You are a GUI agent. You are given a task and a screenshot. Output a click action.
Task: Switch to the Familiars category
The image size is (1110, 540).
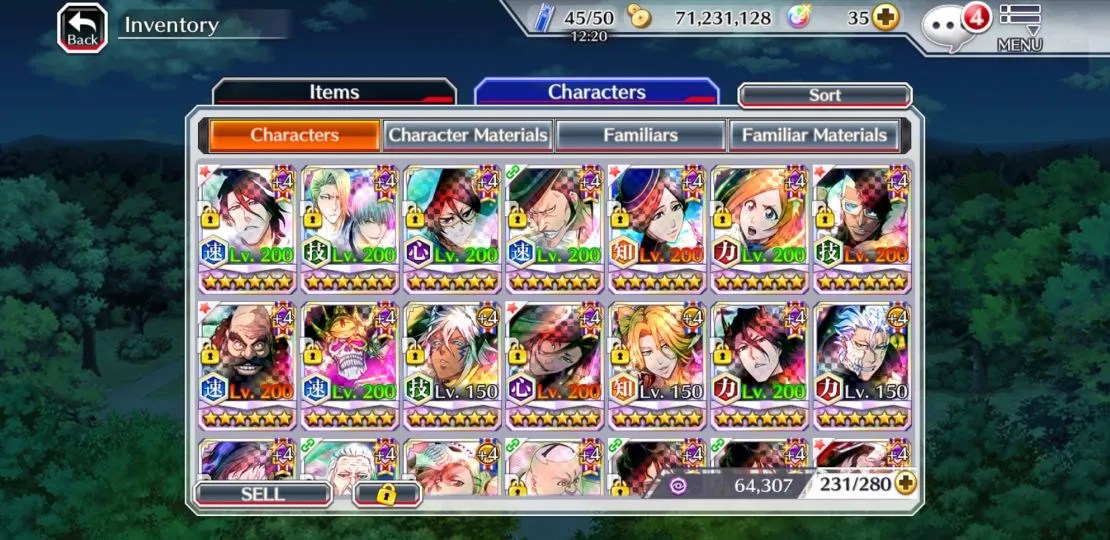pyautogui.click(x=640, y=135)
